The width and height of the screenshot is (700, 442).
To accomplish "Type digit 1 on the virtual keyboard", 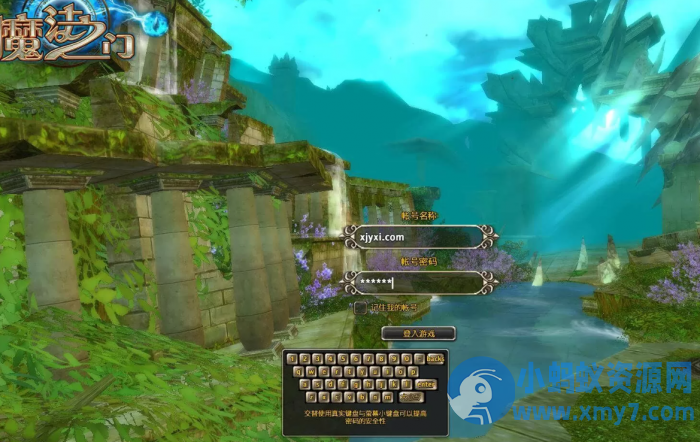I will (291, 359).
